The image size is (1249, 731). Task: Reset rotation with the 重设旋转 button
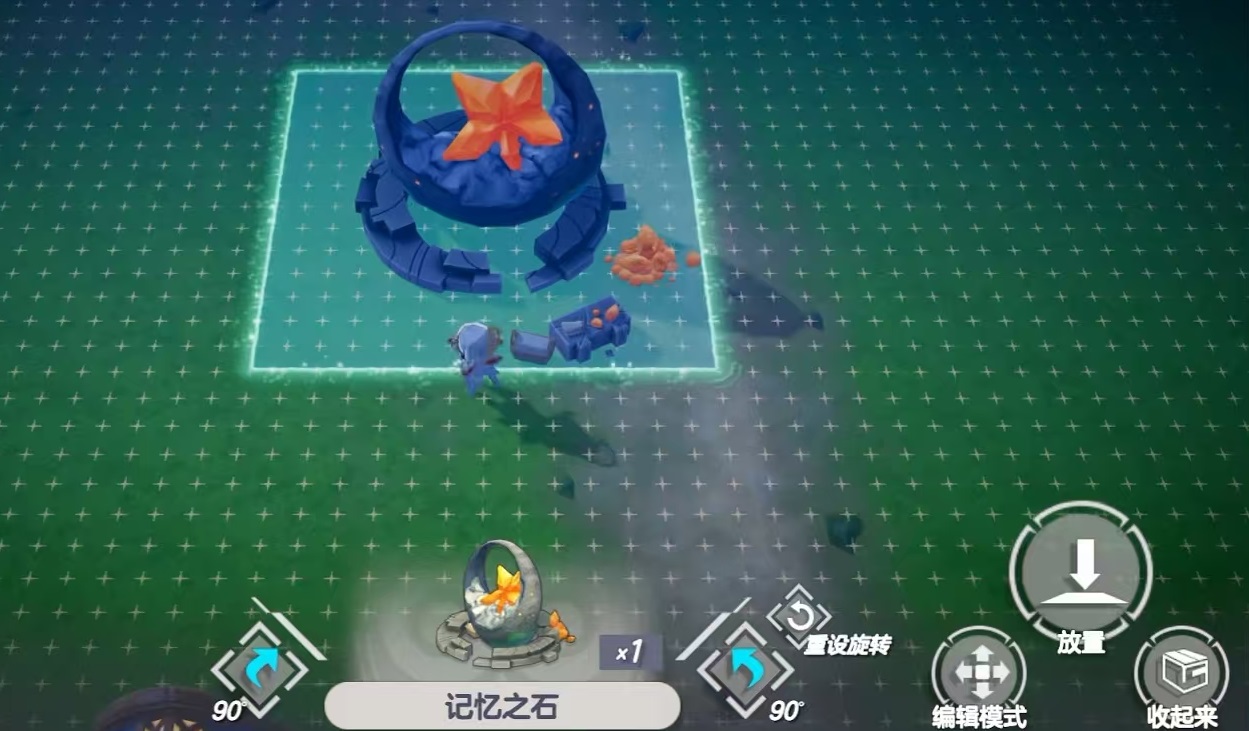pyautogui.click(x=799, y=615)
